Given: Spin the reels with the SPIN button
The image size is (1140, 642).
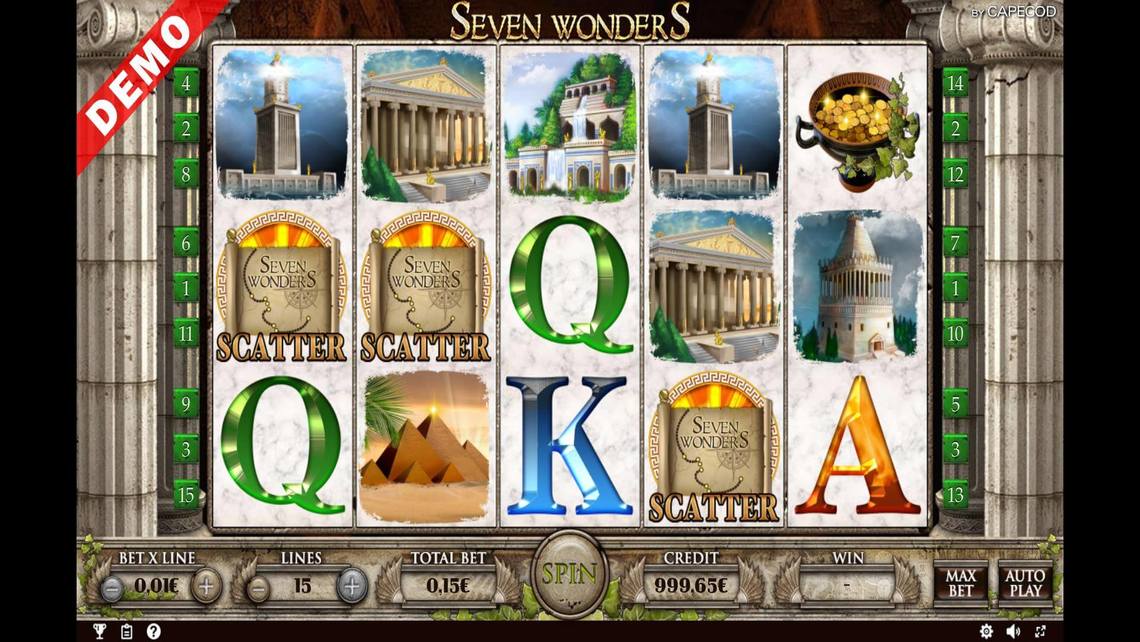Looking at the screenshot, I should click(x=569, y=574).
